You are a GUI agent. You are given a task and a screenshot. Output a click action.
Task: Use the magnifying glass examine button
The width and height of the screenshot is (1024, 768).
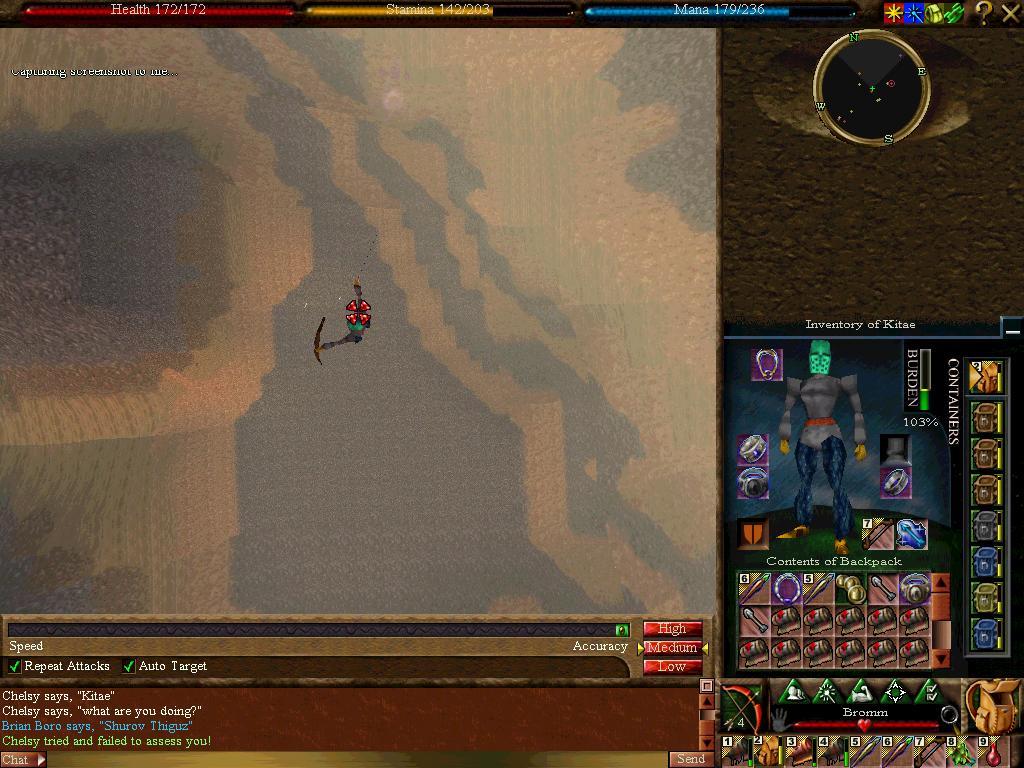948,714
